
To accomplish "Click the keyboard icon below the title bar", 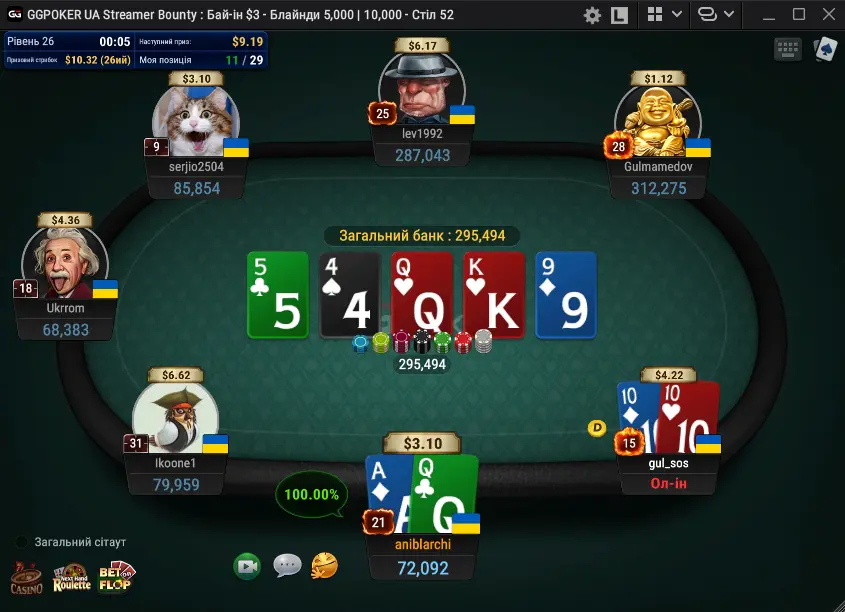I will pos(787,49).
